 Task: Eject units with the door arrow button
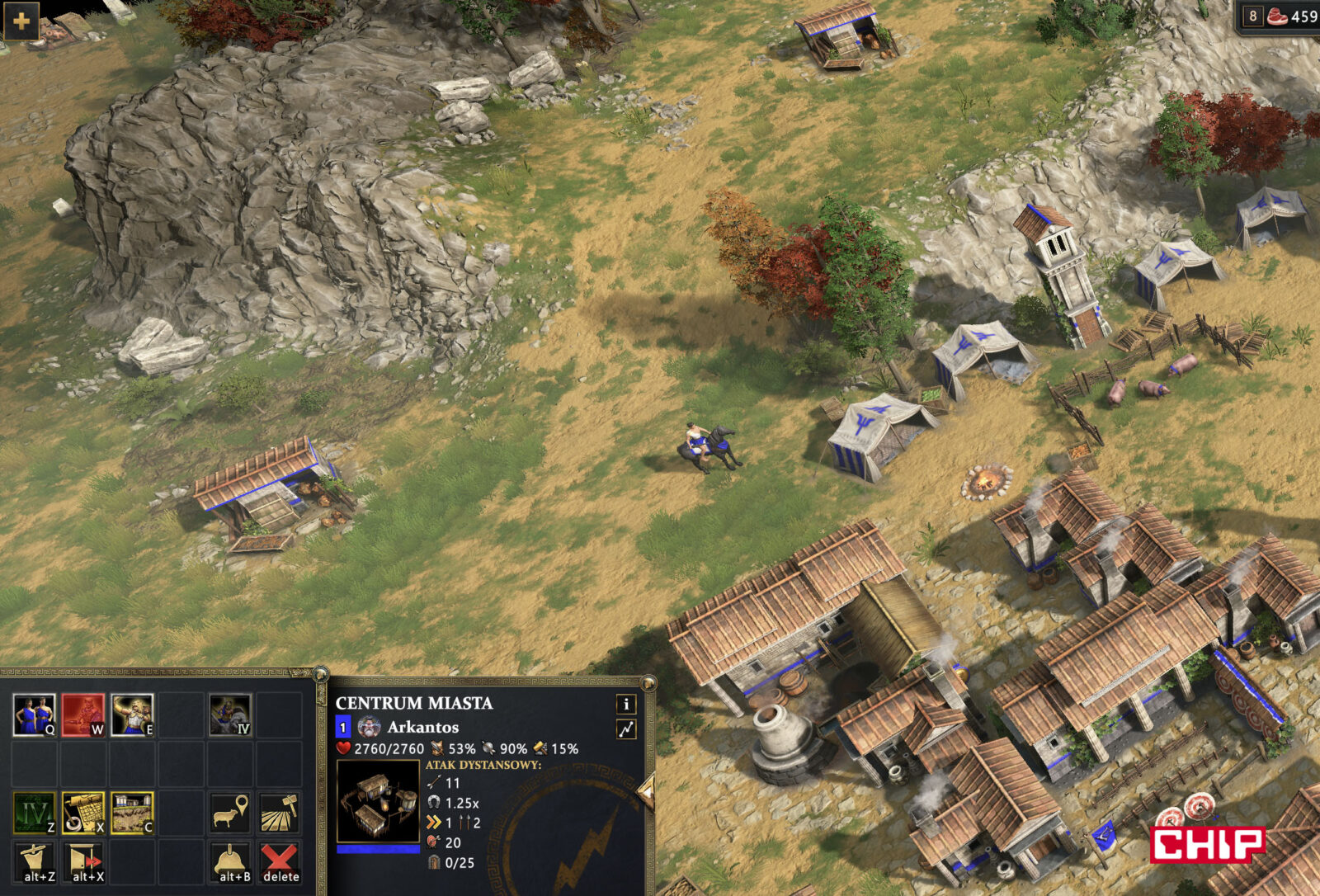(82, 861)
